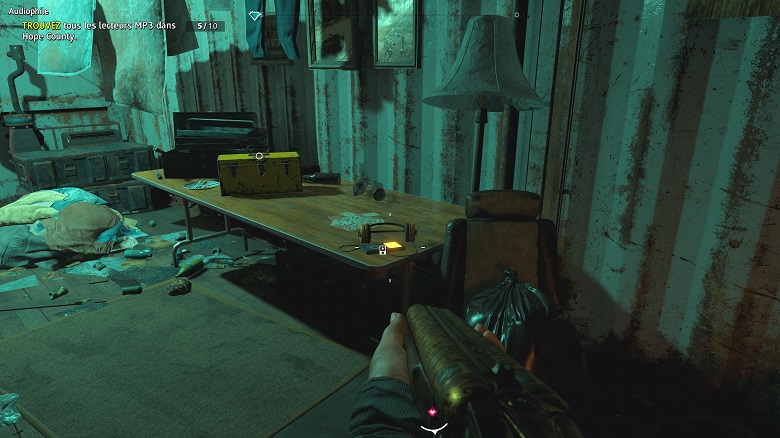The width and height of the screenshot is (780, 438).
Task: Select the MP3 player collectible marker icon
Action: (x=382, y=250)
